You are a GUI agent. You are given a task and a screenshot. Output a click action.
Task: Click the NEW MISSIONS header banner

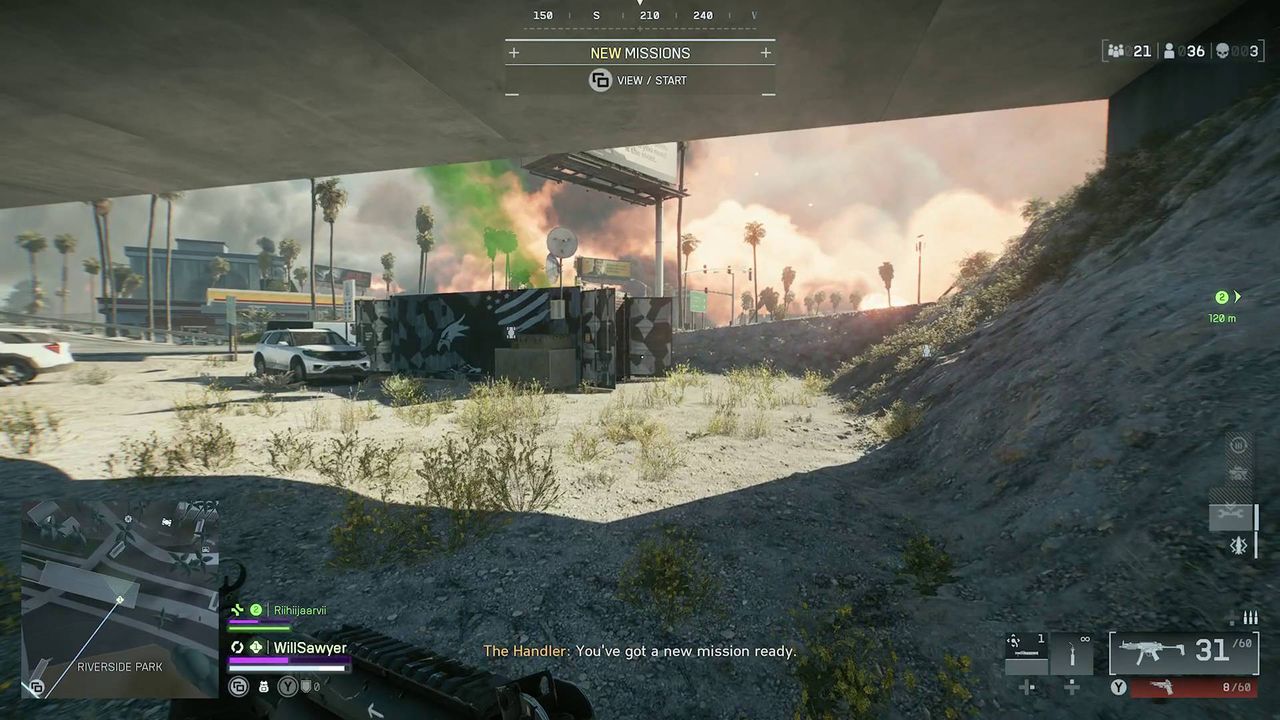pyautogui.click(x=639, y=52)
